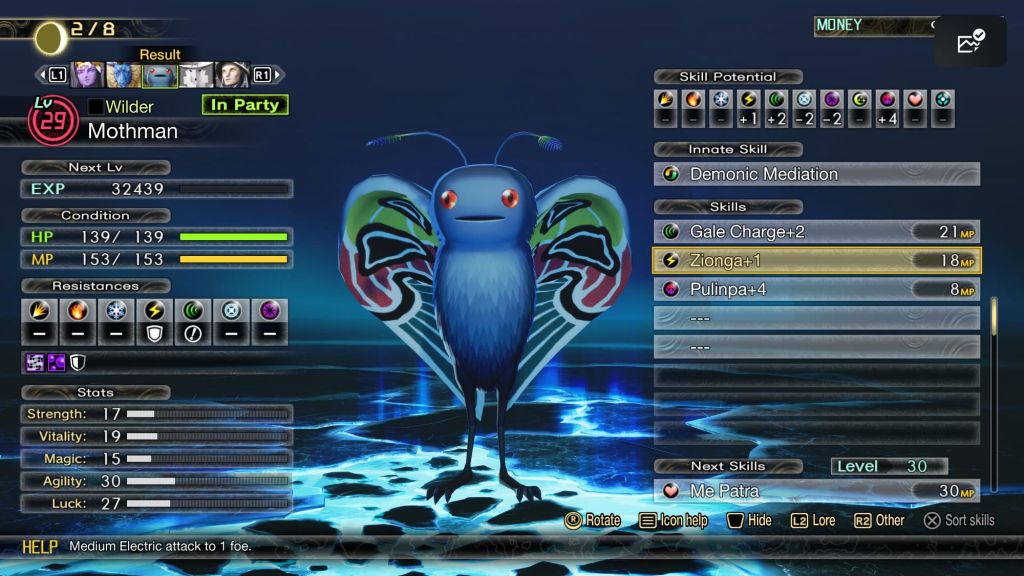Select the white-hatted demon portrait
1024x576 pixels.
(196, 75)
